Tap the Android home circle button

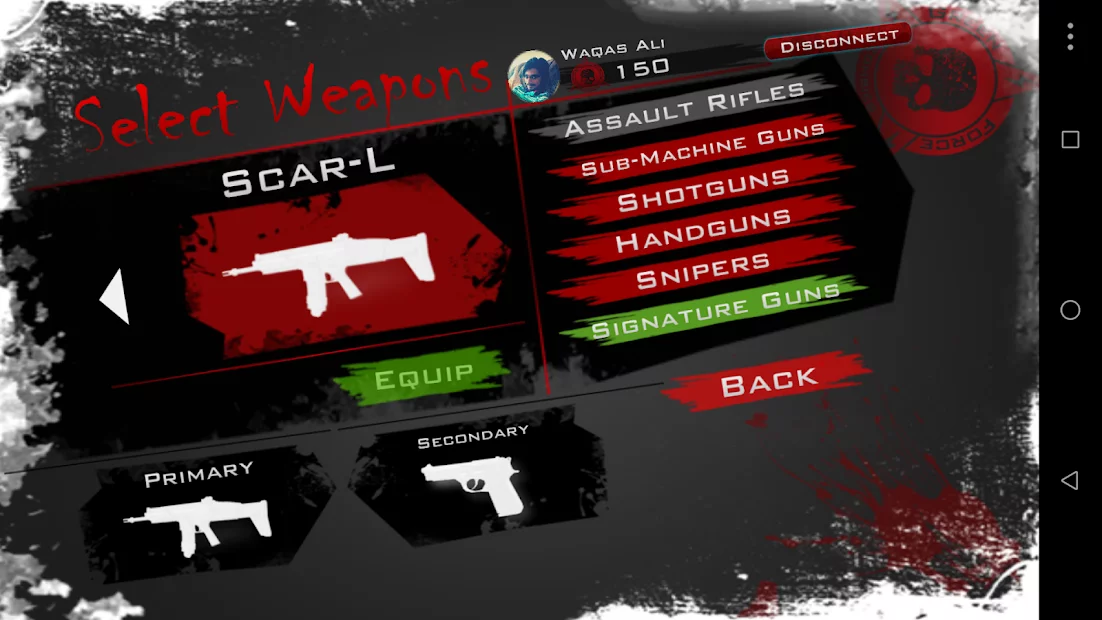1070,310
